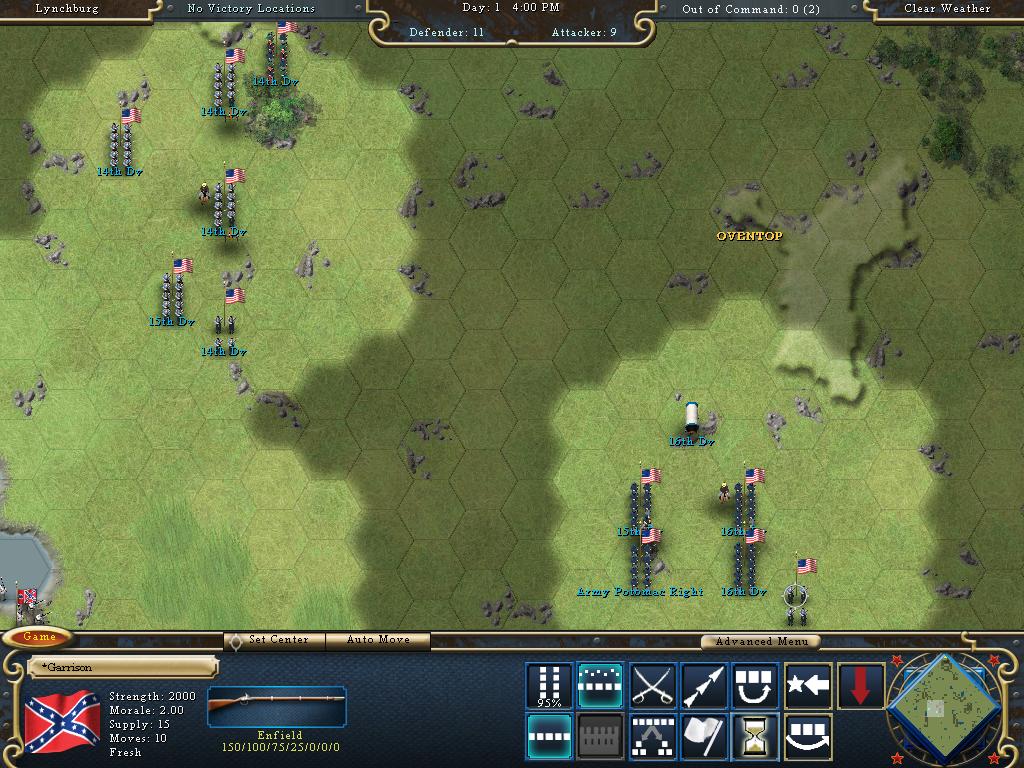Open the Advanced Menu
Viewport: 1024px width, 768px height.
click(761, 641)
